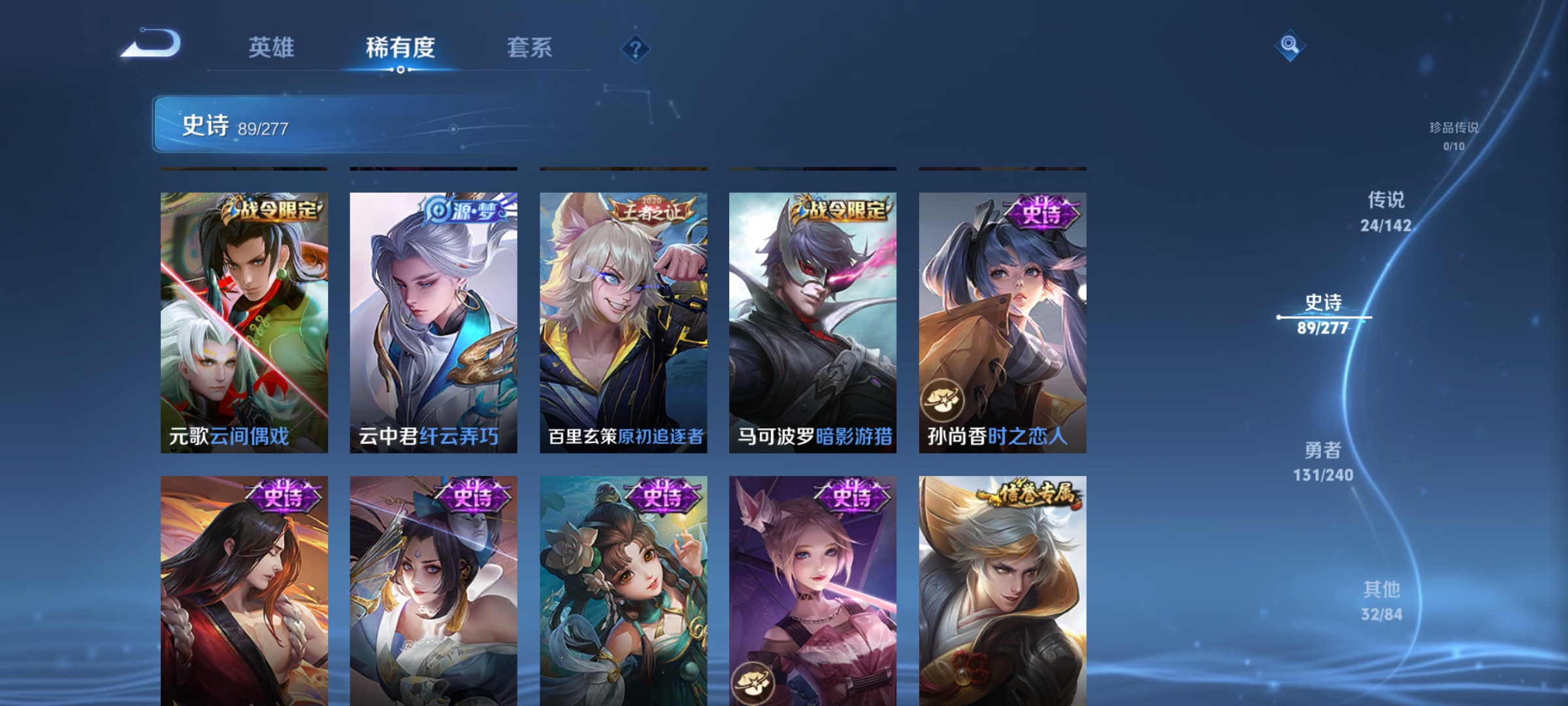Switch to the 英雄 tab
Image resolution: width=1568 pixels, height=706 pixels.
[x=272, y=47]
